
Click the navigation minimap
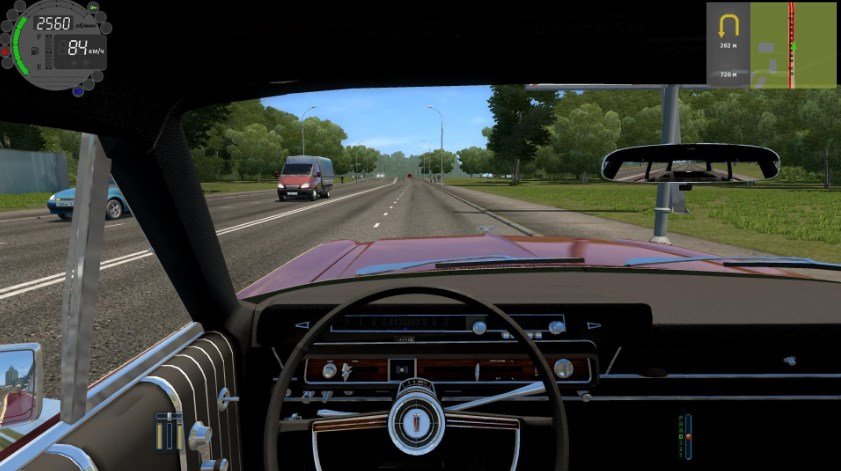(x=791, y=45)
